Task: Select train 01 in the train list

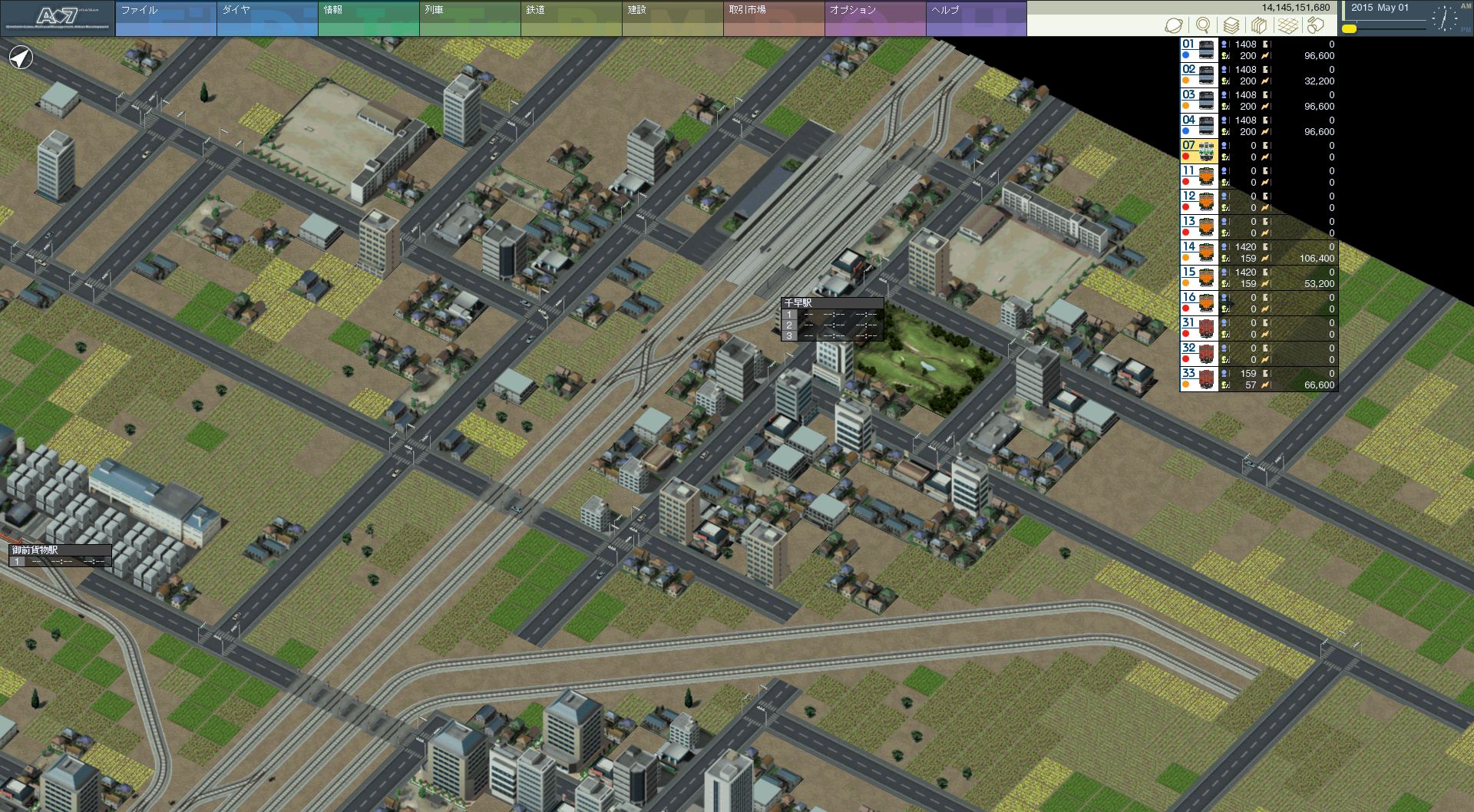Action: (1258, 50)
